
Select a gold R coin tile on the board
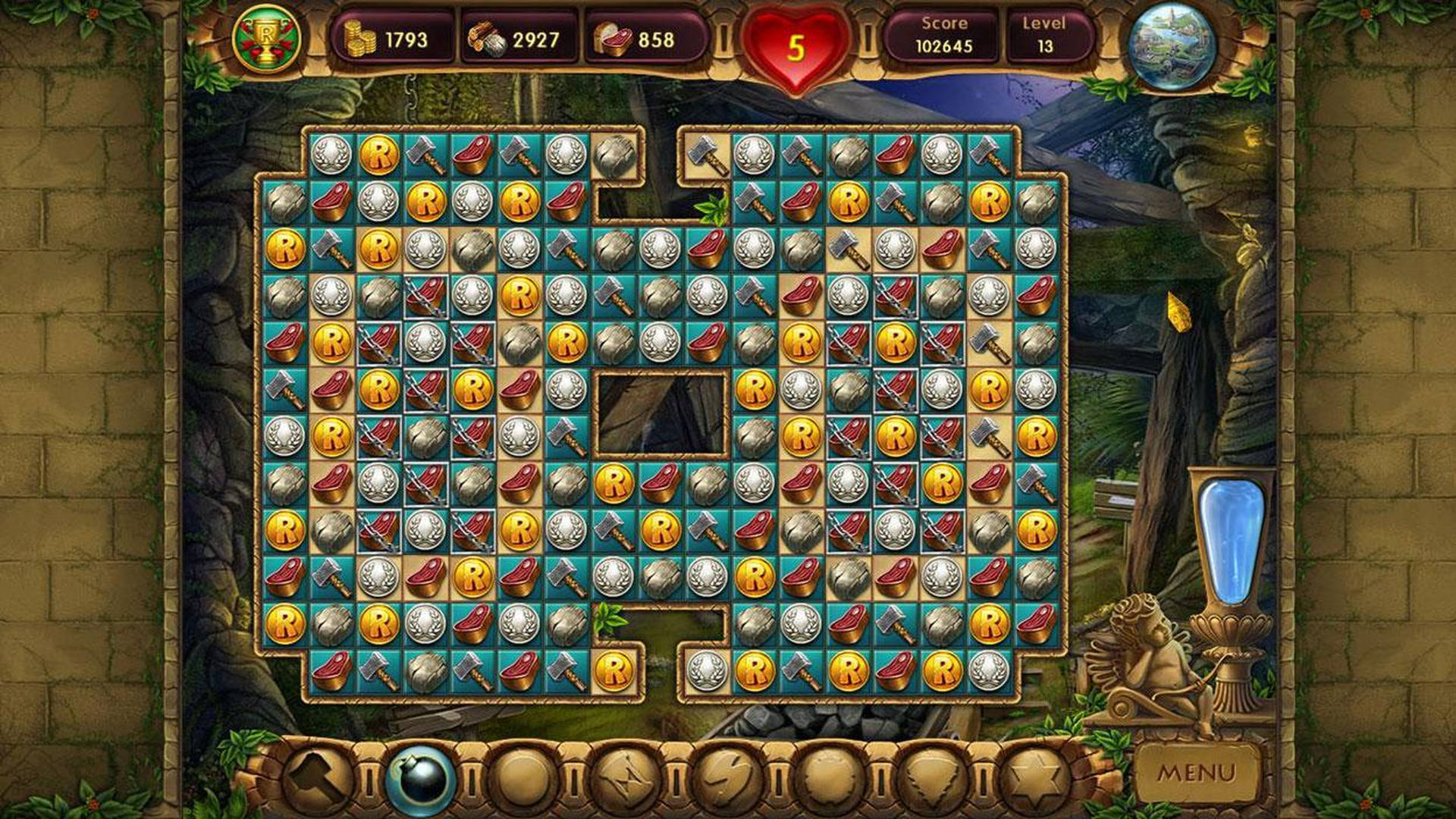(x=381, y=154)
